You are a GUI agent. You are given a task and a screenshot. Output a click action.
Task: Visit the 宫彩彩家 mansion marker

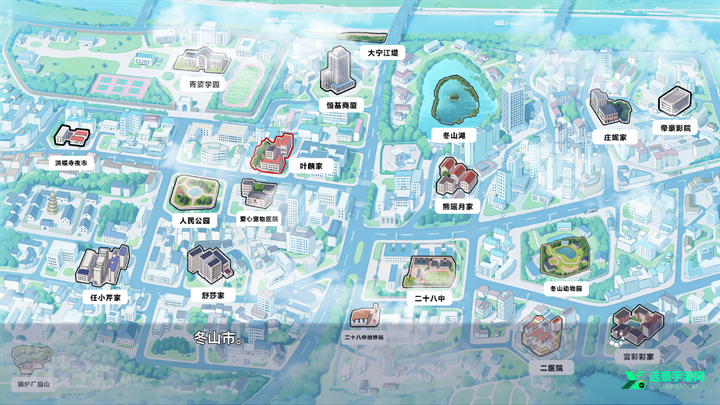click(x=636, y=327)
